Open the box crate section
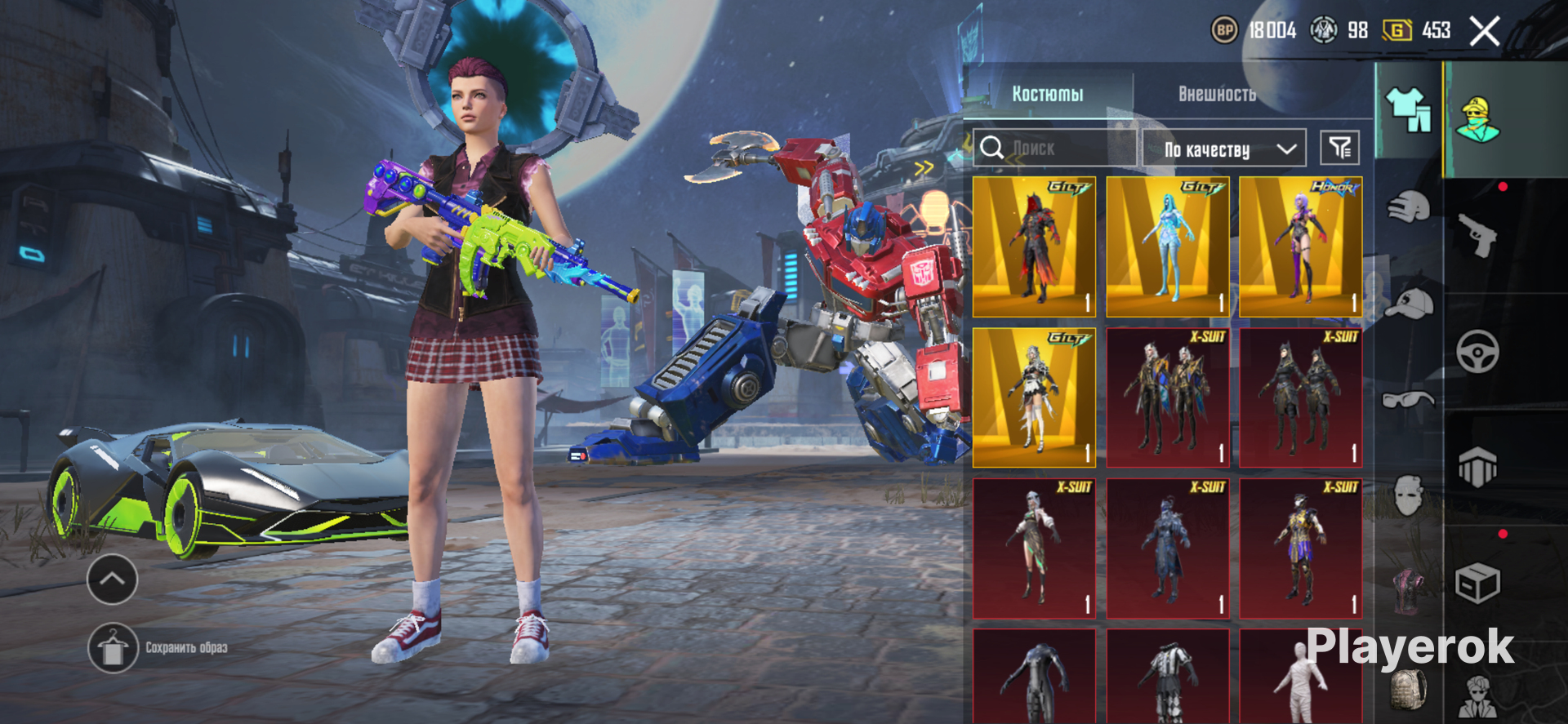1568x724 pixels. [1477, 583]
